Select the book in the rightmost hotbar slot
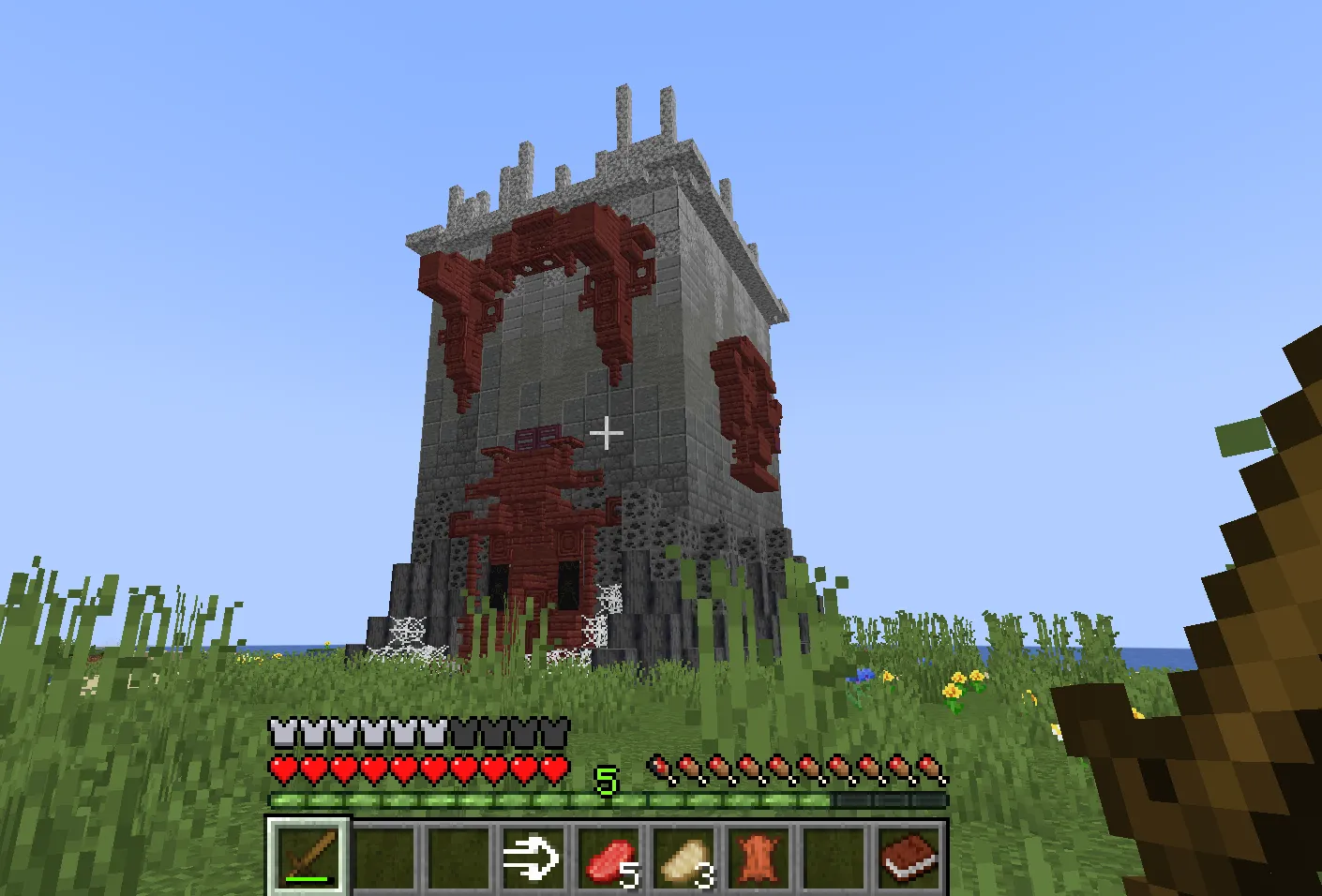 pyautogui.click(x=907, y=858)
